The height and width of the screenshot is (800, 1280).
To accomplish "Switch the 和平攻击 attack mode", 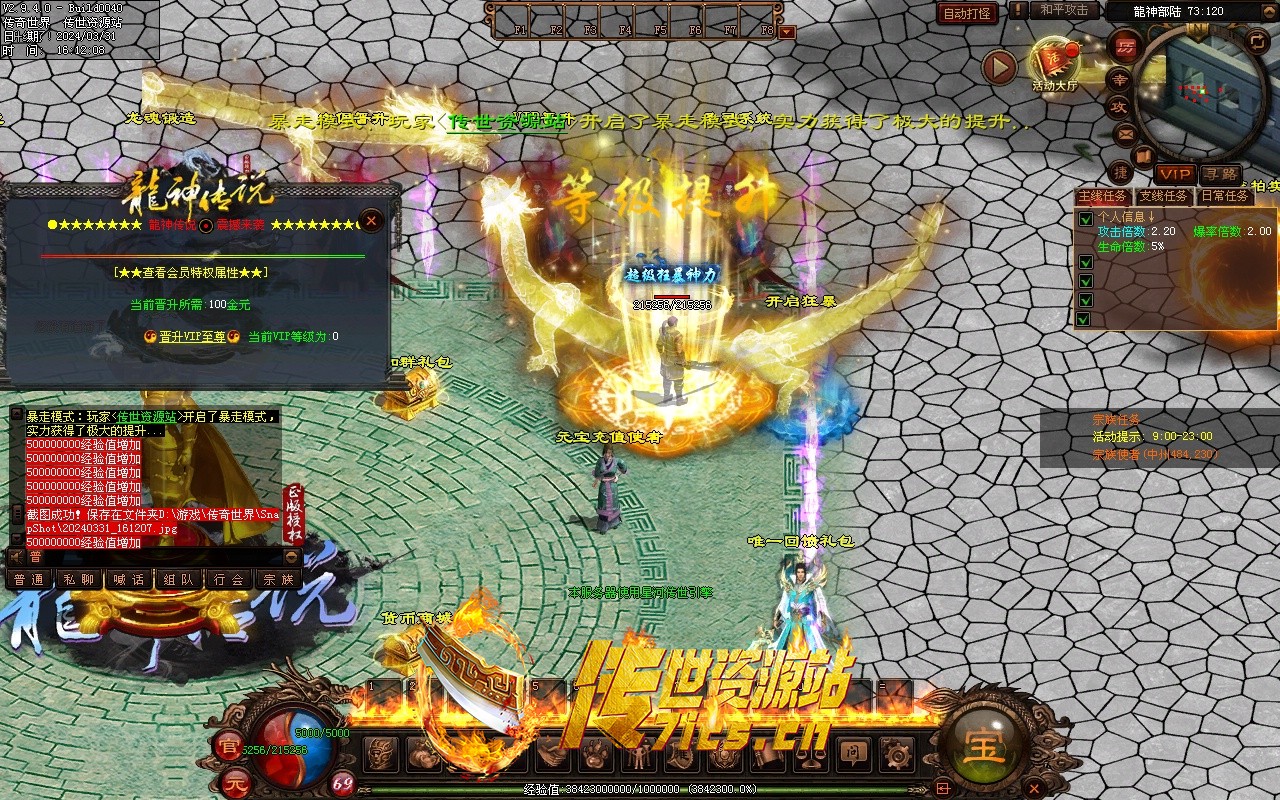I will (x=1063, y=10).
